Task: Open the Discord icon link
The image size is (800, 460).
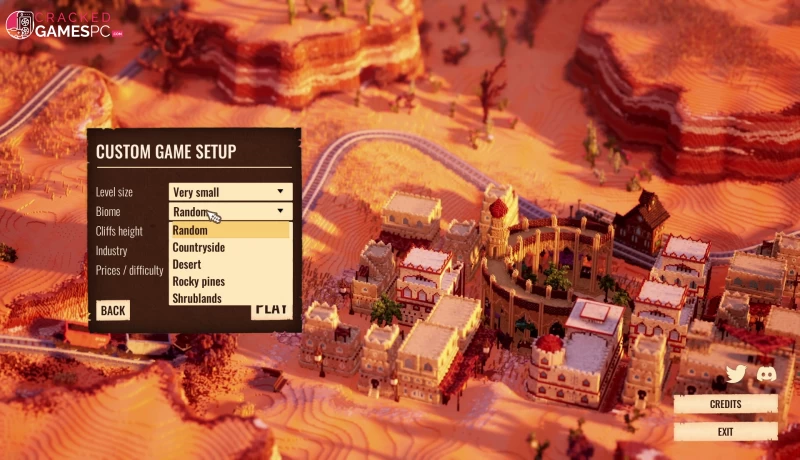Action: pos(767,374)
